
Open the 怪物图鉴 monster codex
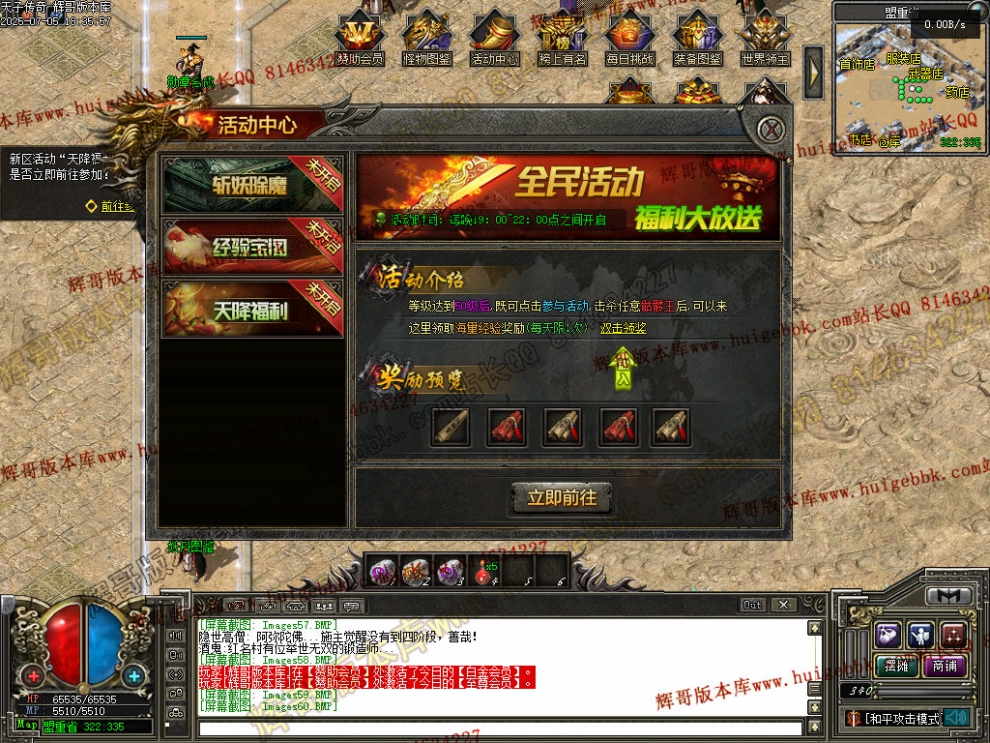click(x=426, y=38)
